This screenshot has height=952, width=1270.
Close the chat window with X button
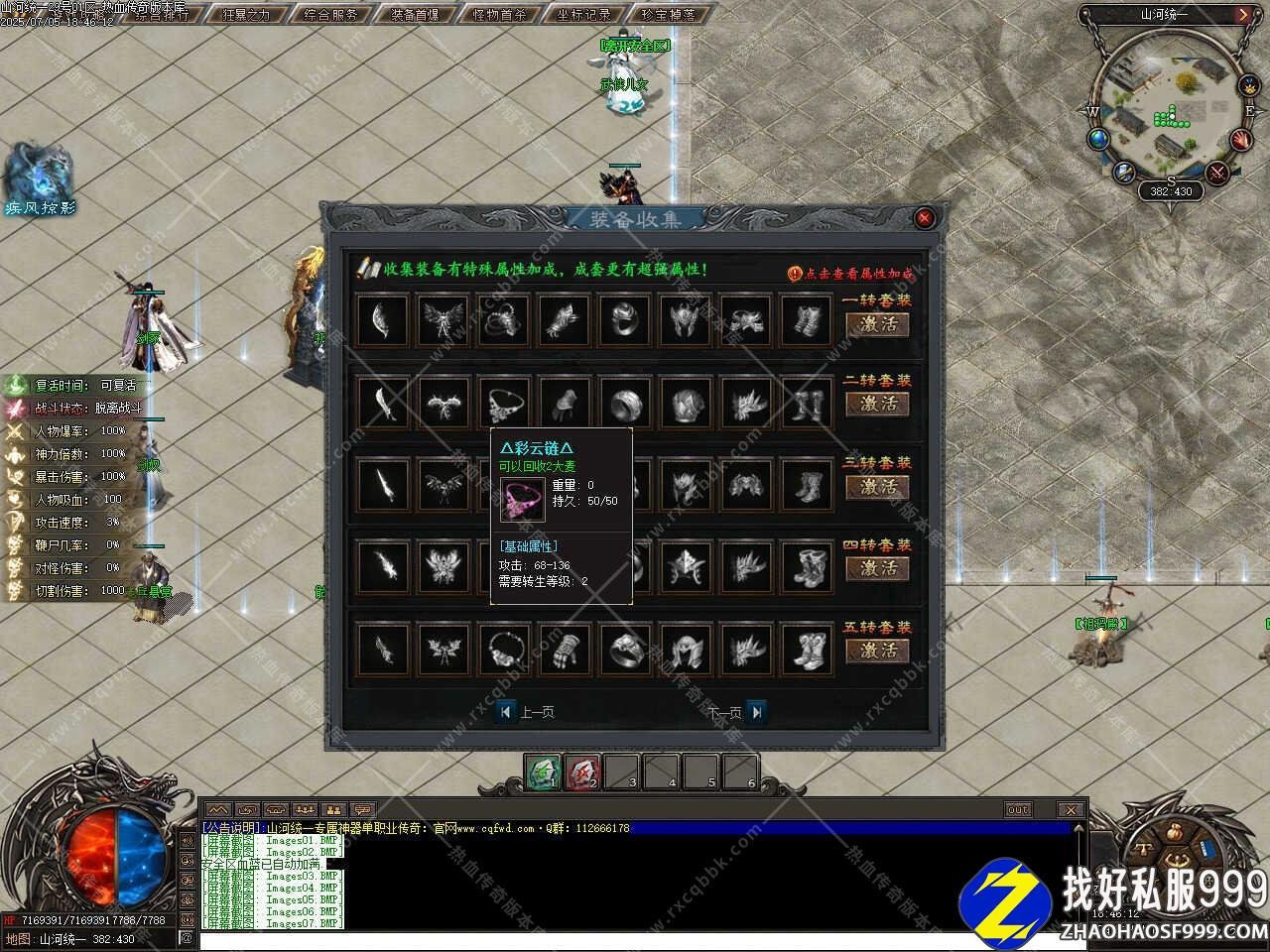[x=1070, y=810]
